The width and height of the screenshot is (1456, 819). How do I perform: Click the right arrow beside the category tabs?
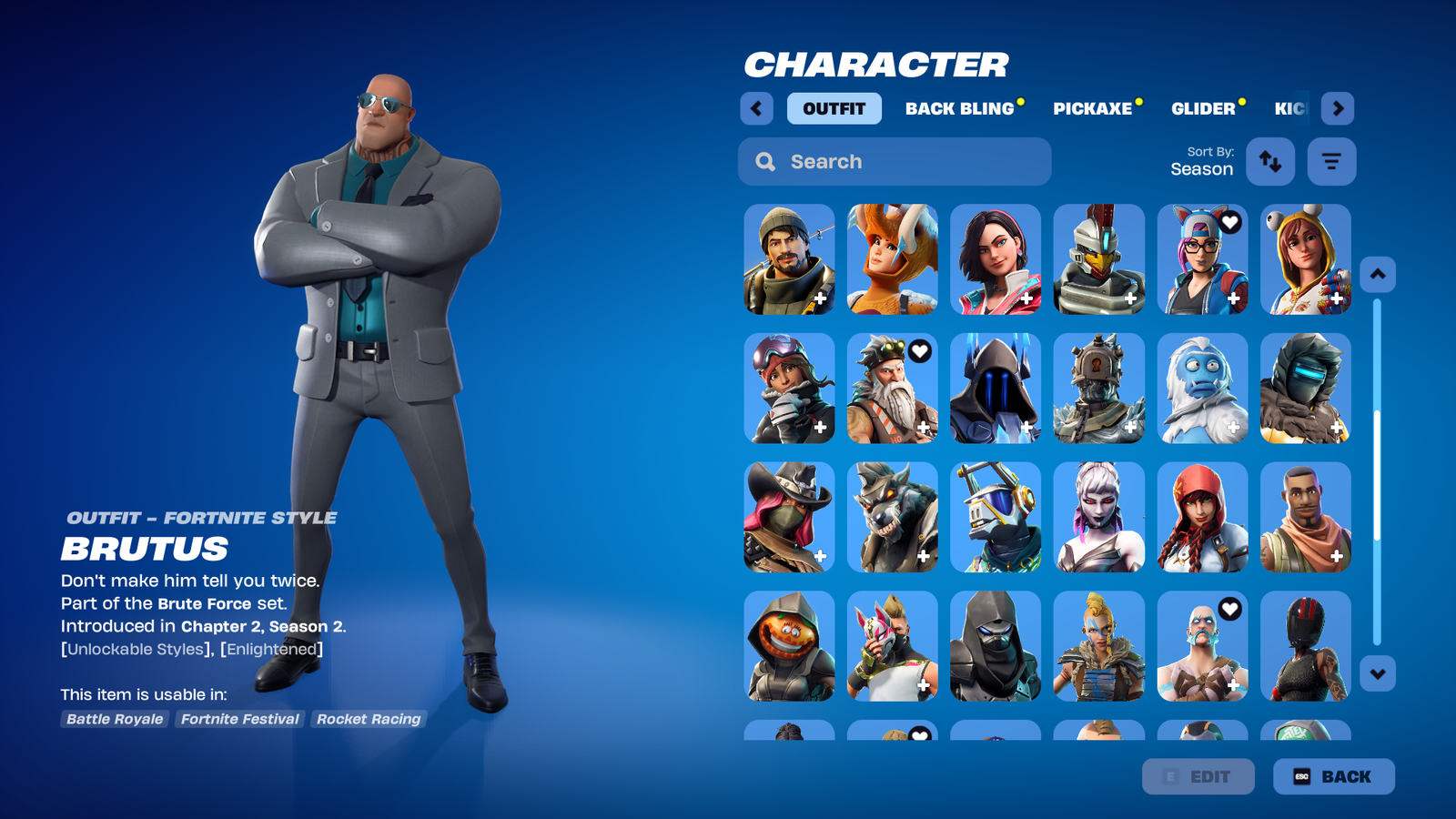click(1337, 108)
